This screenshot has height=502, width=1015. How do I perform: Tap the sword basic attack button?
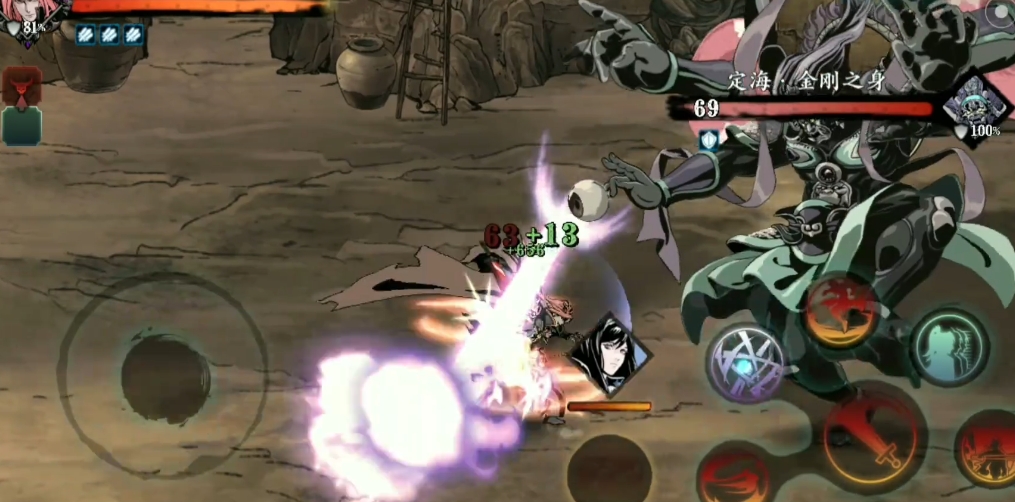(873, 437)
